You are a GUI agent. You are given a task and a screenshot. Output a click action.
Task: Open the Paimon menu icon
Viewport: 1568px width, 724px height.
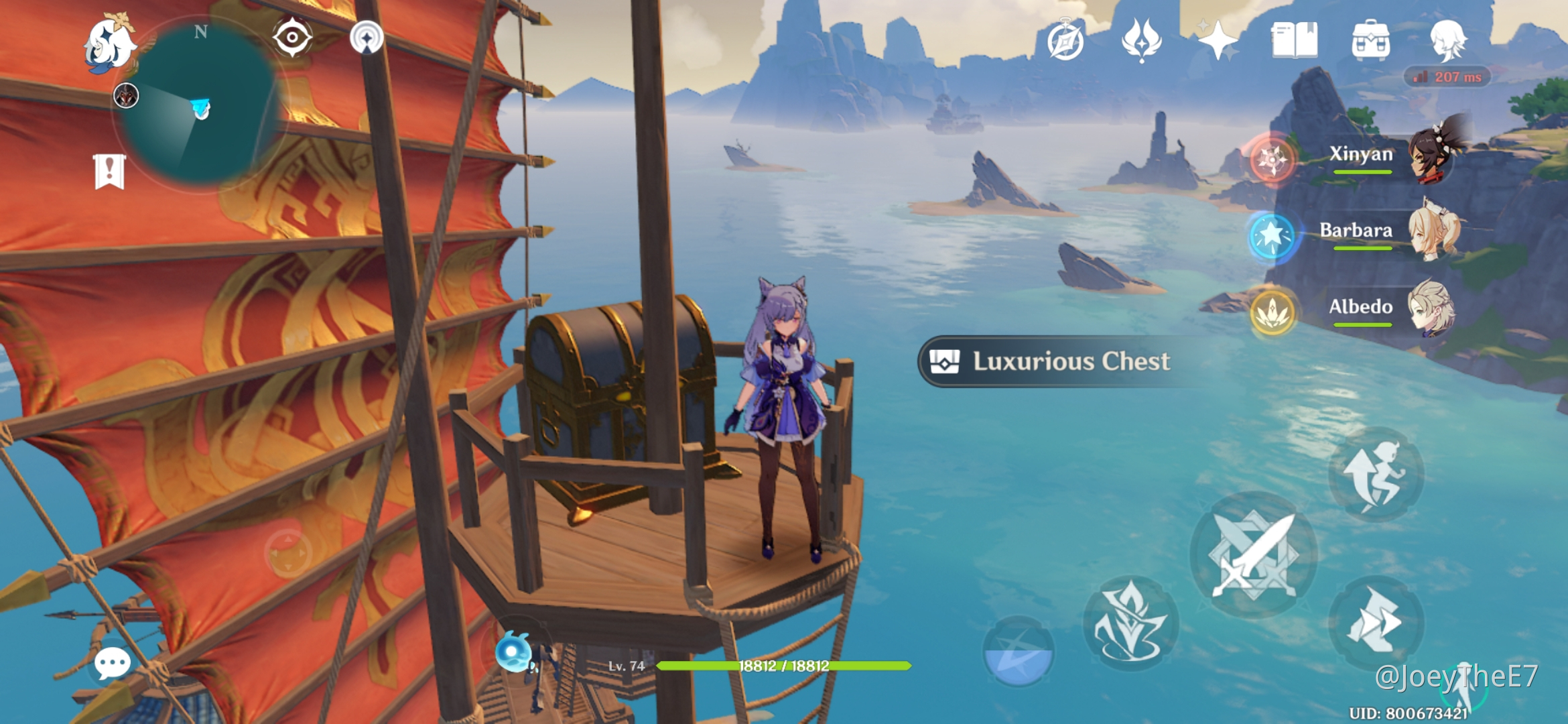coord(109,44)
